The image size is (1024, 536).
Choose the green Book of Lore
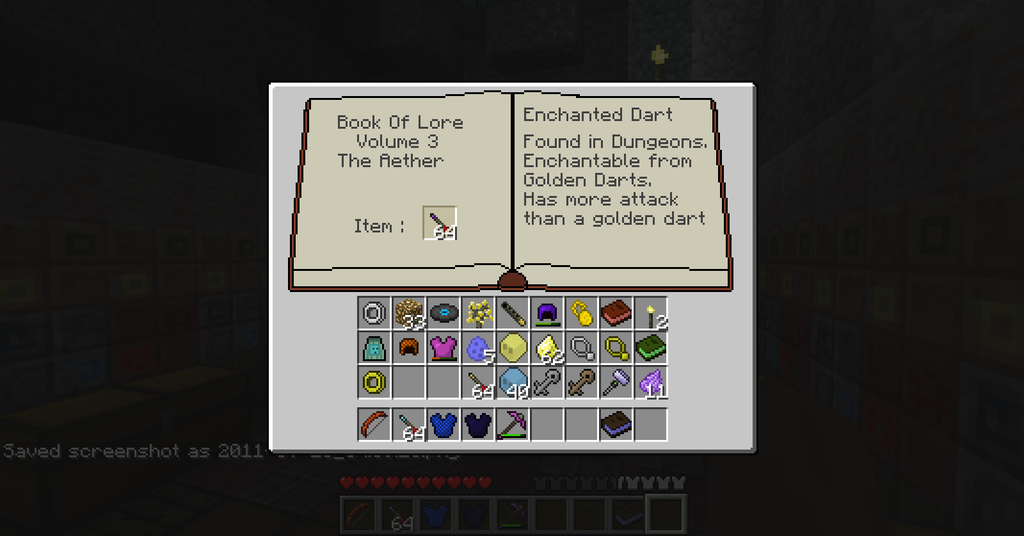[650, 347]
